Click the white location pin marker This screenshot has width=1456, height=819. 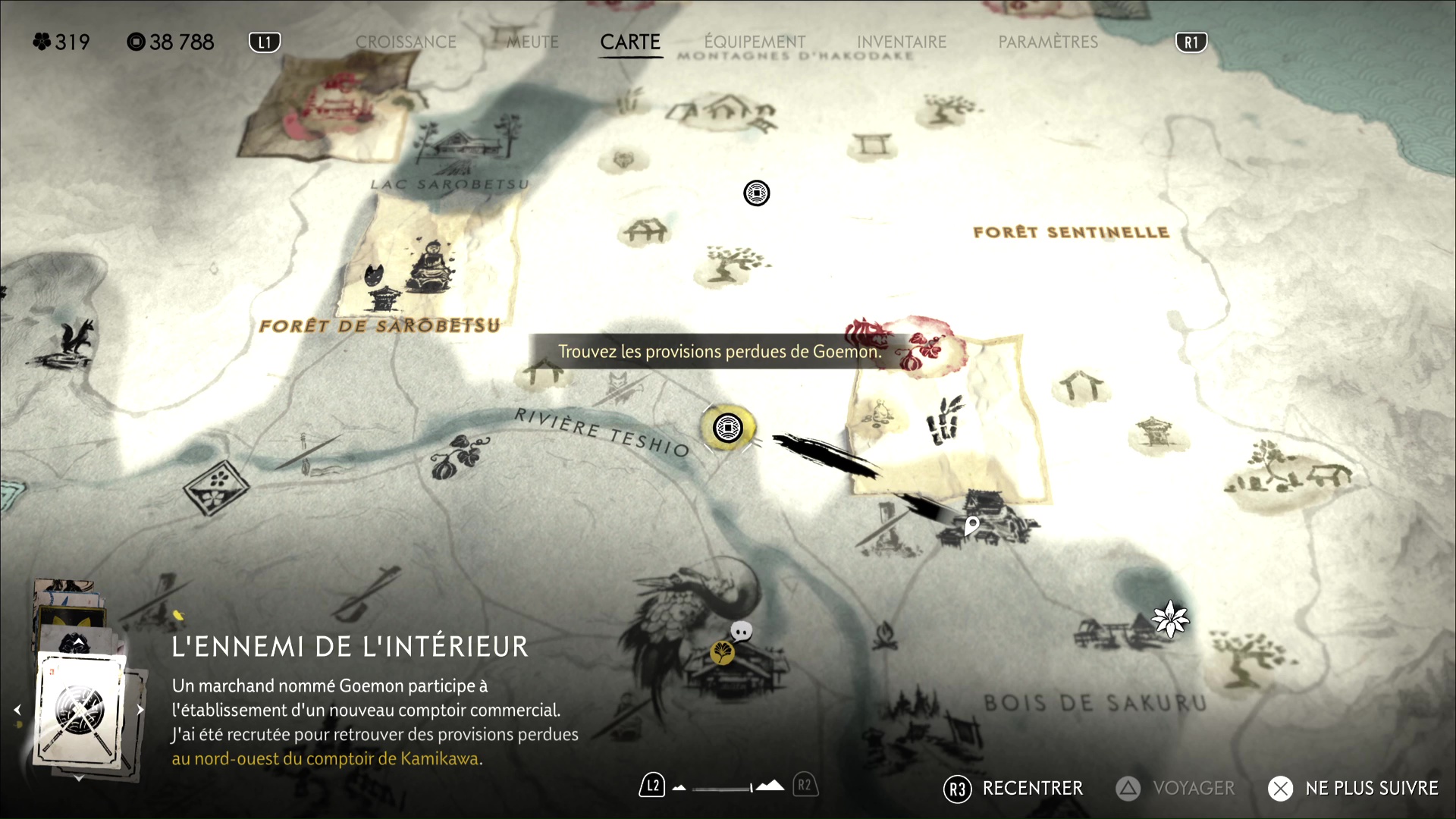coord(971,525)
